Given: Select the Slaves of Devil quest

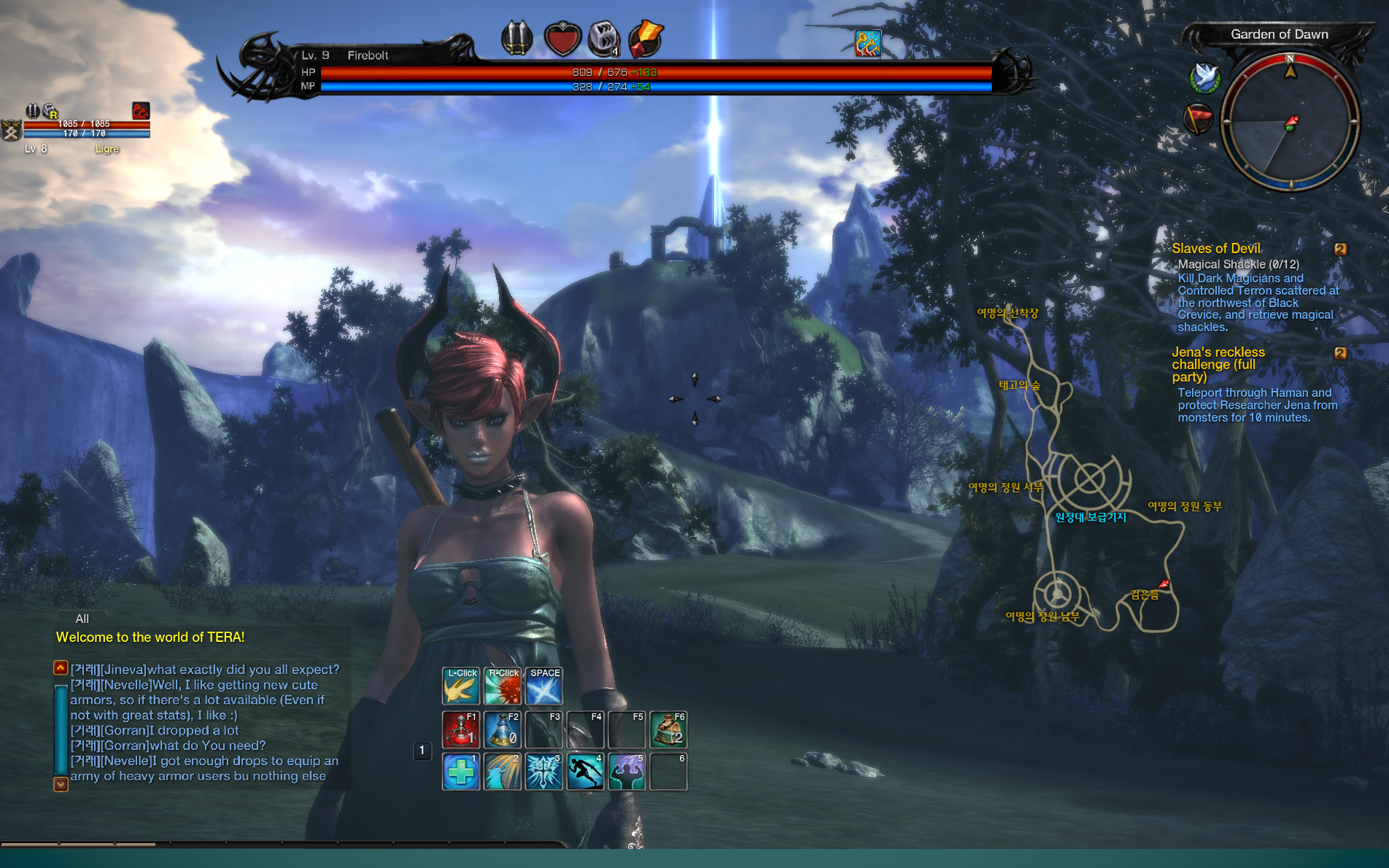Looking at the screenshot, I should point(1216,249).
